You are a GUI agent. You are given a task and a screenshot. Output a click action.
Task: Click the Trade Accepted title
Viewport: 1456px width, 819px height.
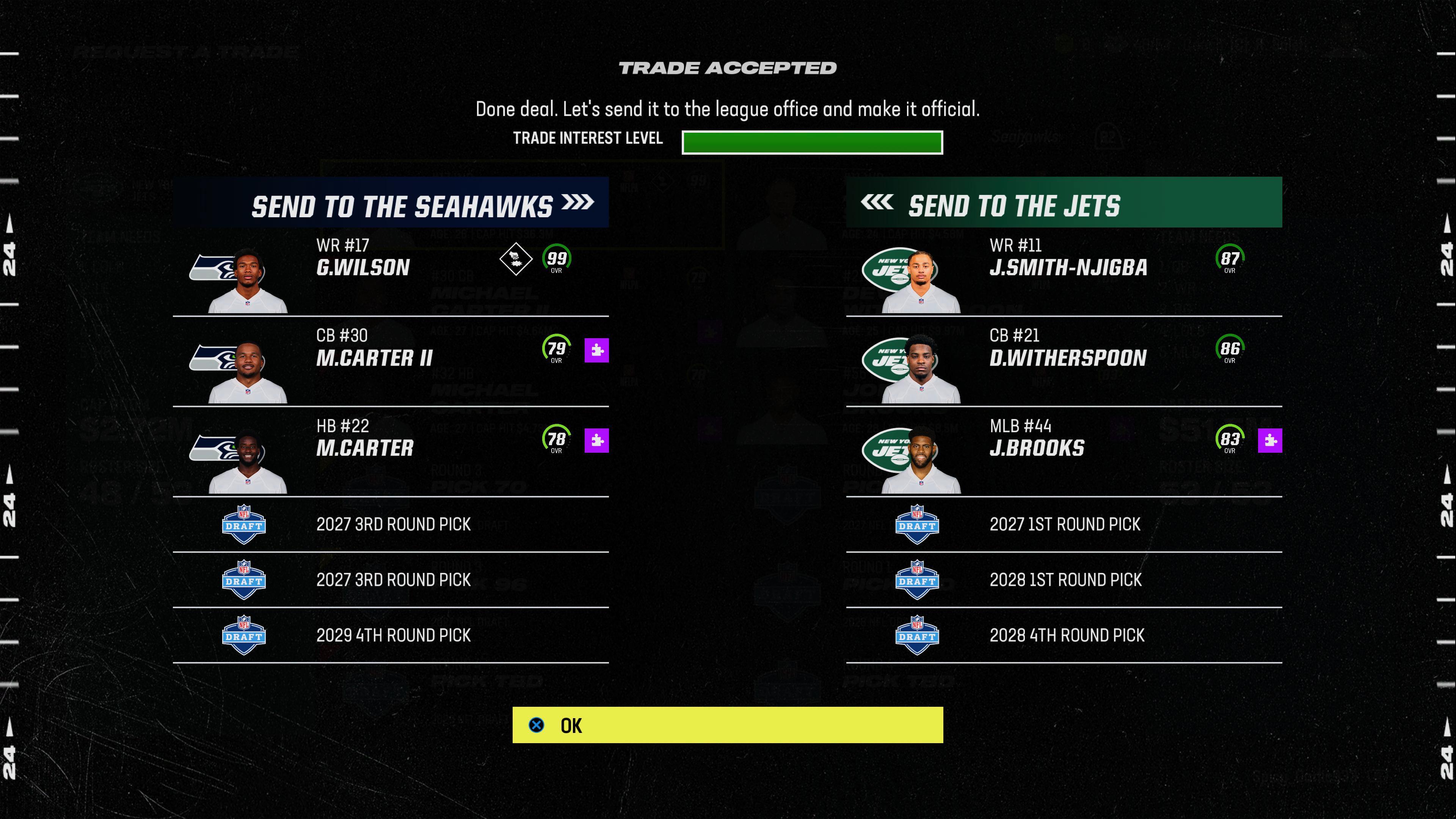pos(728,68)
